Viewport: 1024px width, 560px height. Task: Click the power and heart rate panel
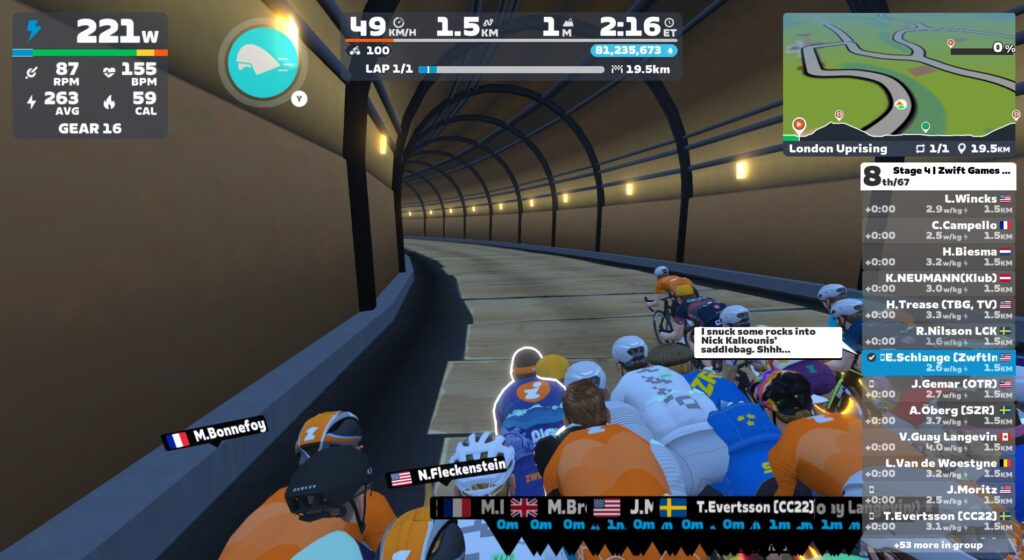(x=90, y=75)
